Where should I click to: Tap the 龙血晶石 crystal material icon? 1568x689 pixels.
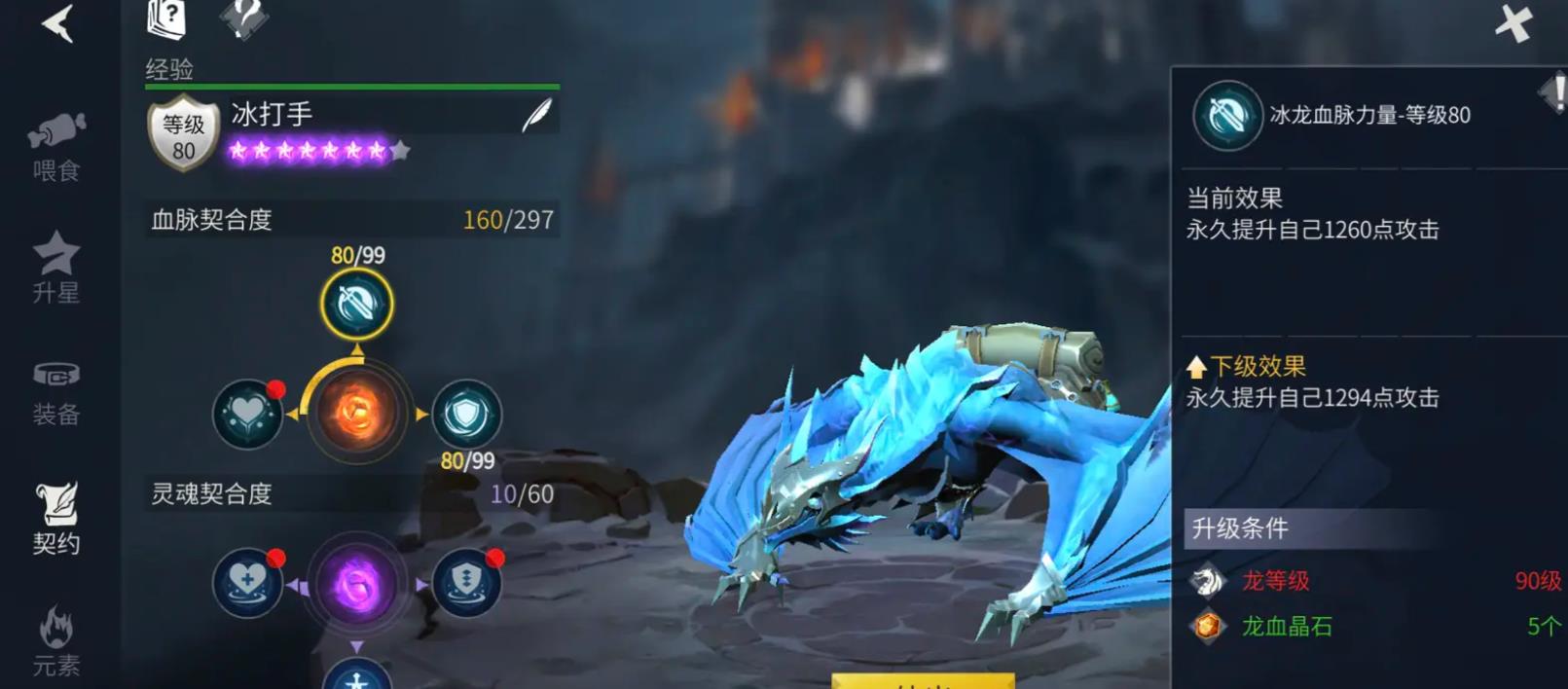pos(1208,626)
